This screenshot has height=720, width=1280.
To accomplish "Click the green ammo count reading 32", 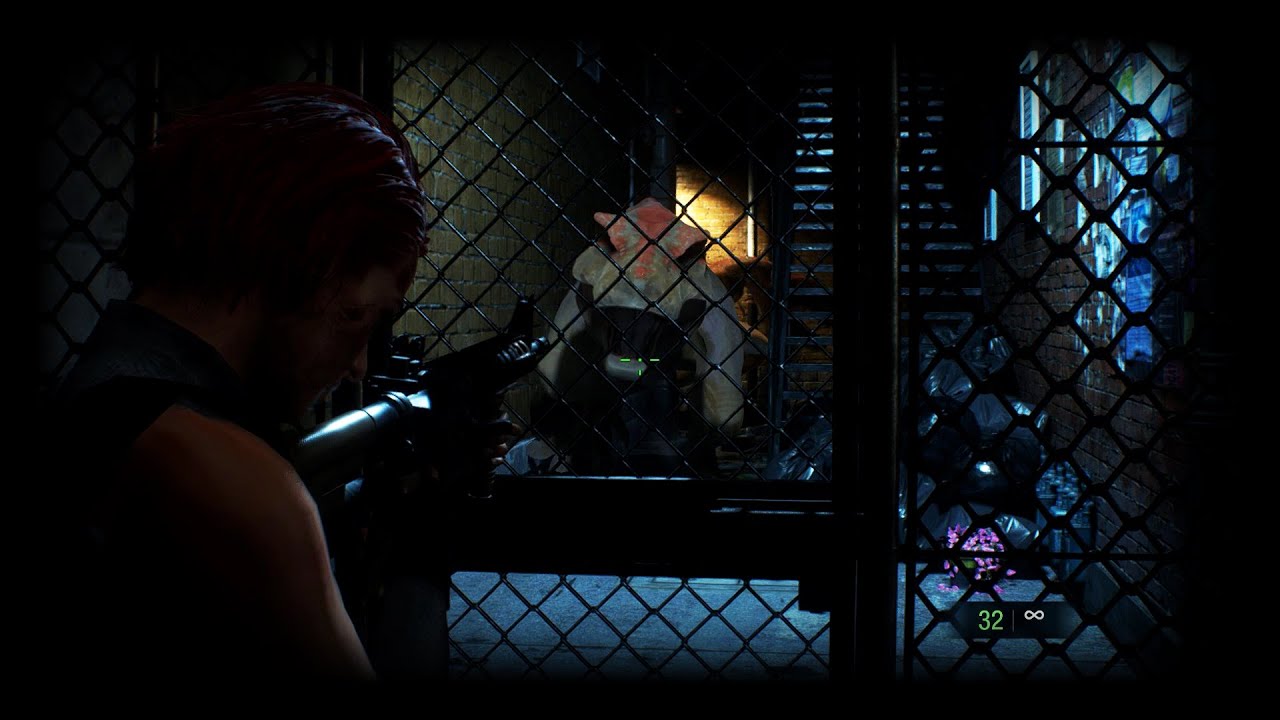I will pos(990,618).
